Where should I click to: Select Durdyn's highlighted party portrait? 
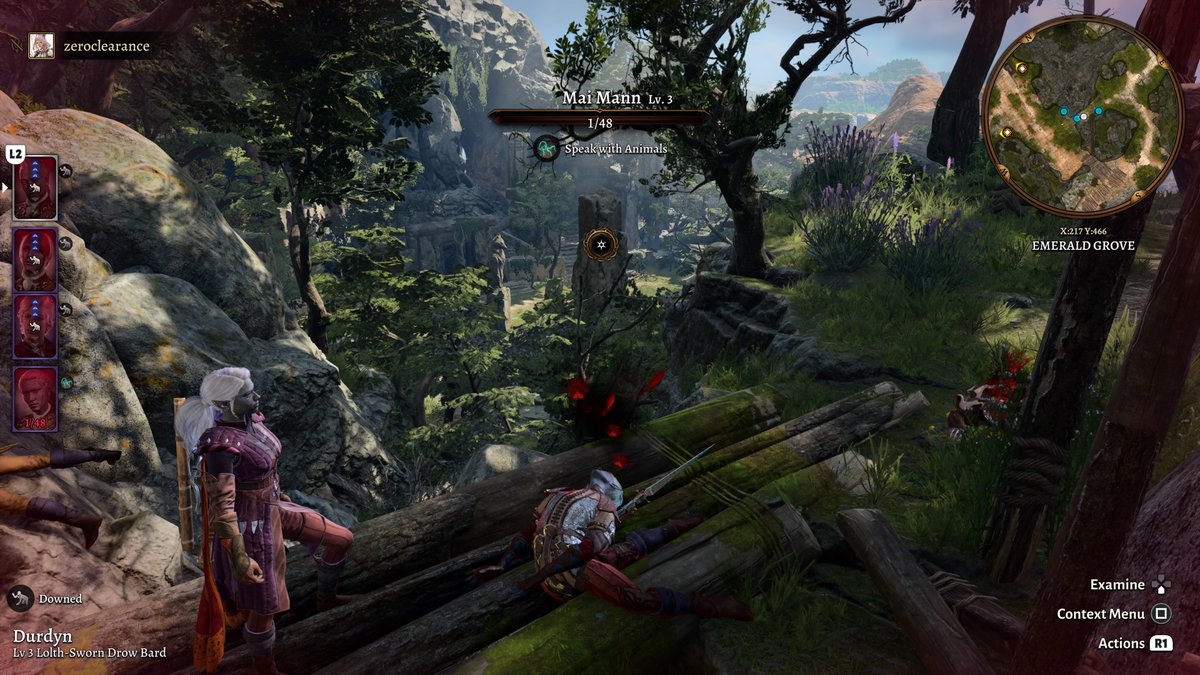(35, 188)
